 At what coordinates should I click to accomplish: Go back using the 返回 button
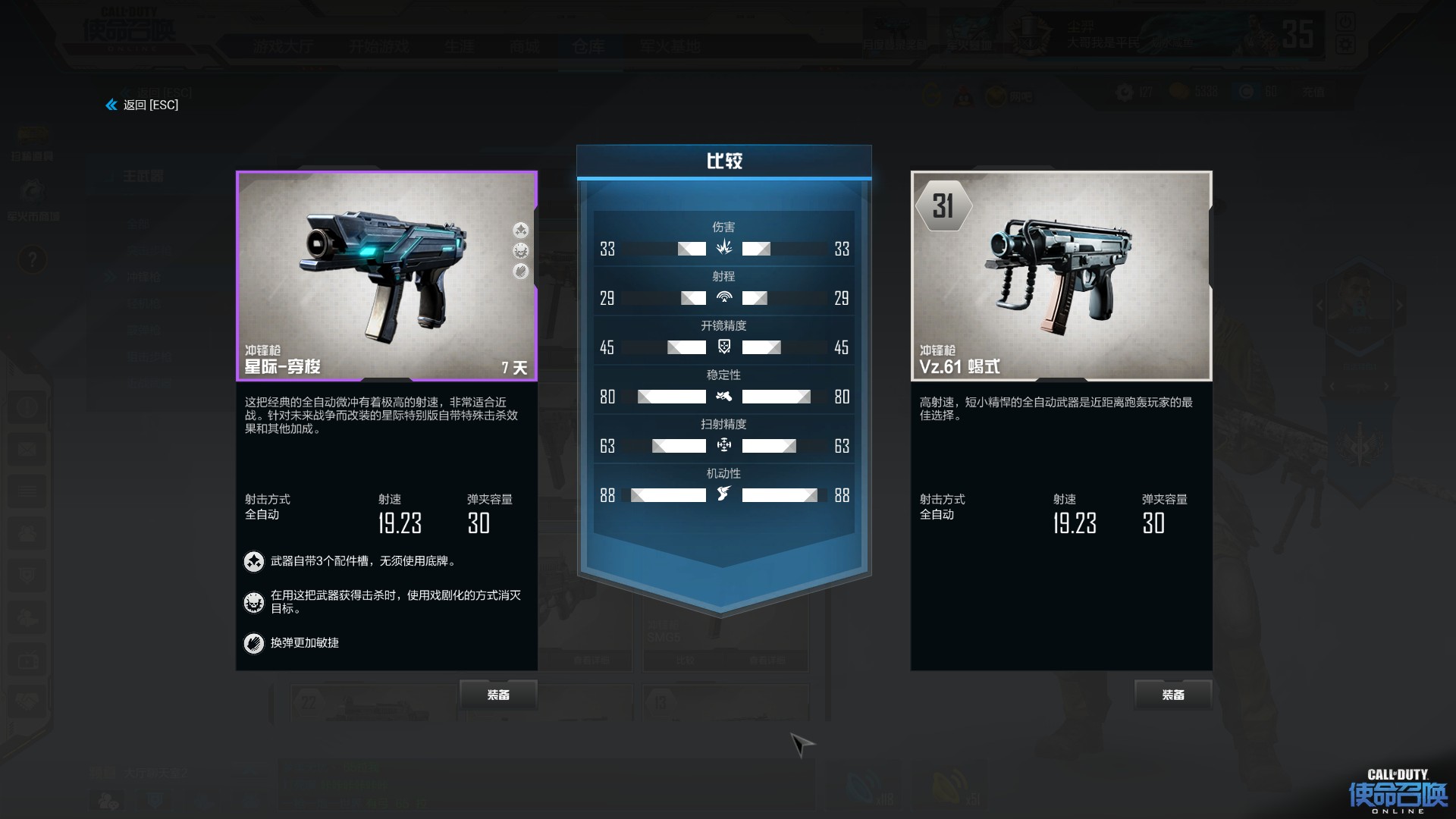[x=143, y=105]
